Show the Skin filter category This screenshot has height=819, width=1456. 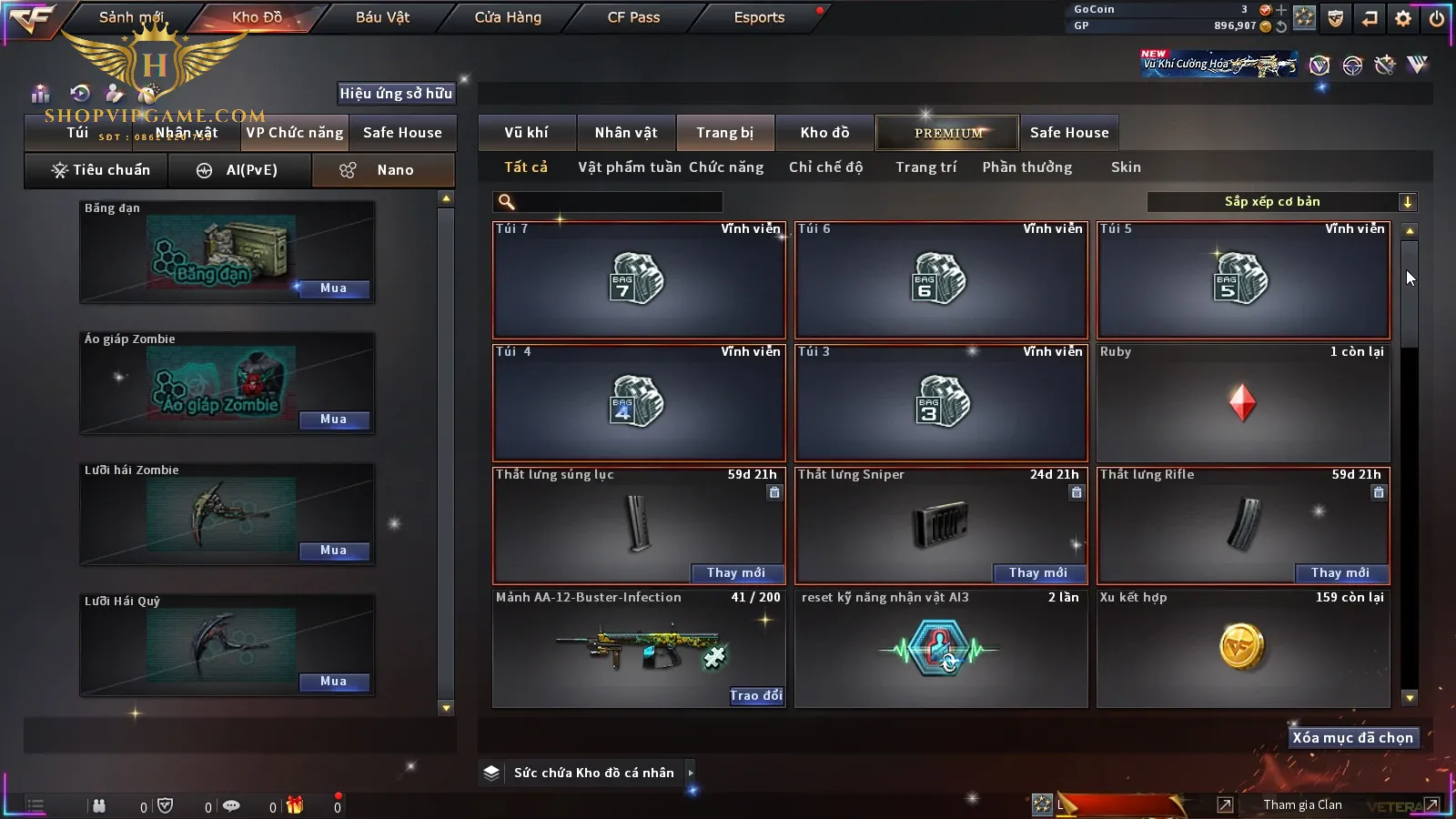(x=1126, y=167)
